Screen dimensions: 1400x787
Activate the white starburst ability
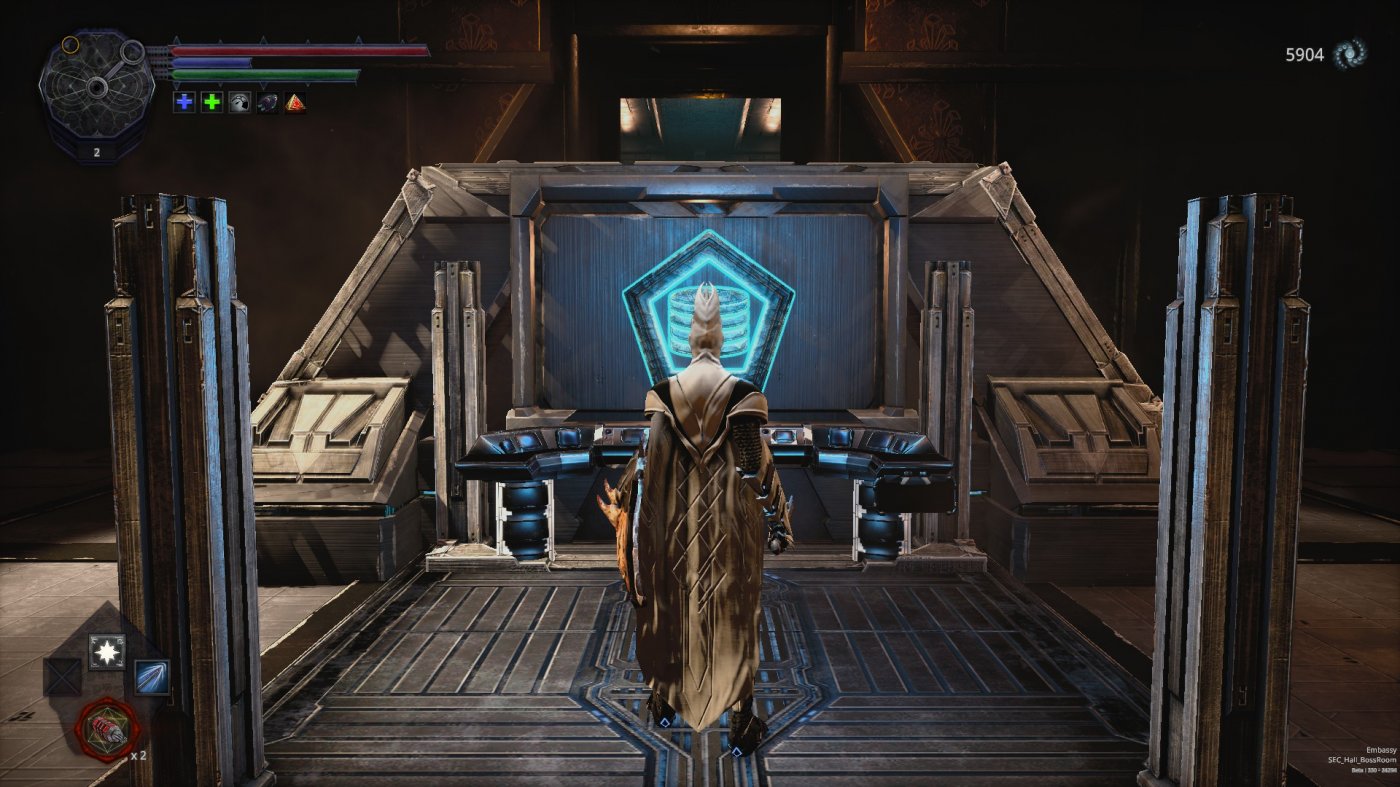pos(106,651)
